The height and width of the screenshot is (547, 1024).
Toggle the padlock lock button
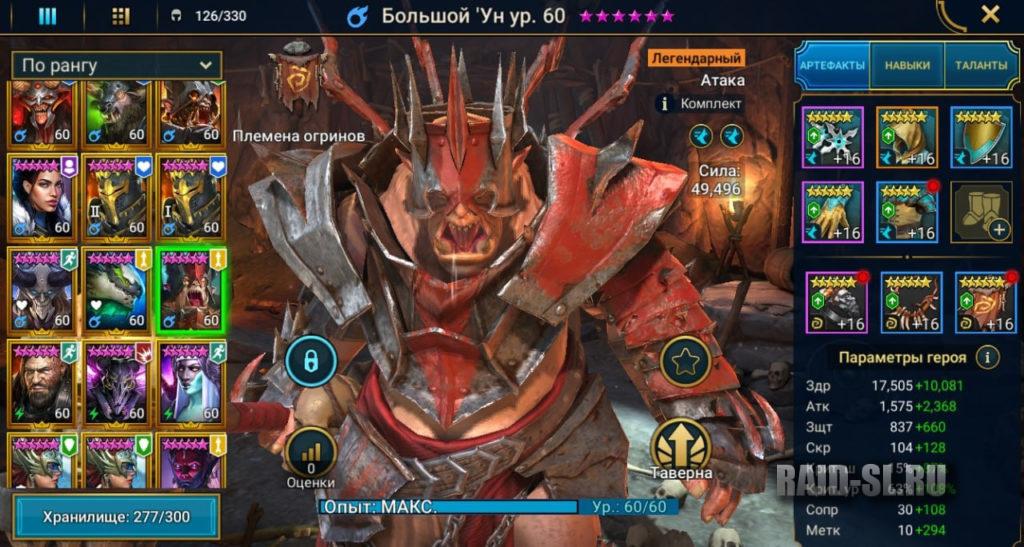click(310, 362)
